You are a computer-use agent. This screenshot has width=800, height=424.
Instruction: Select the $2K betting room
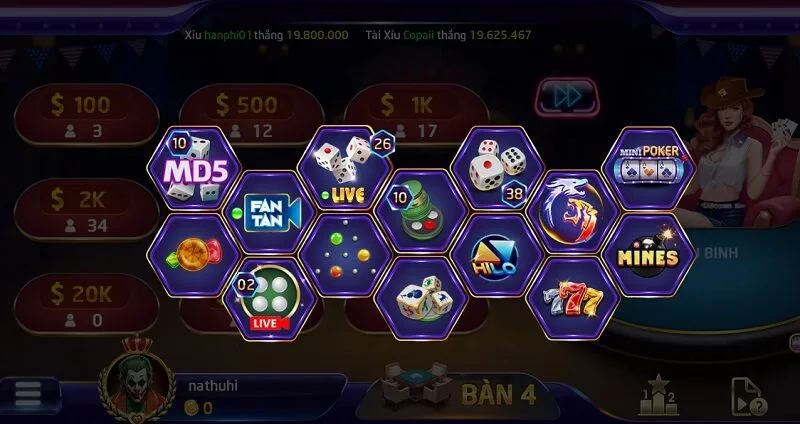(84, 208)
